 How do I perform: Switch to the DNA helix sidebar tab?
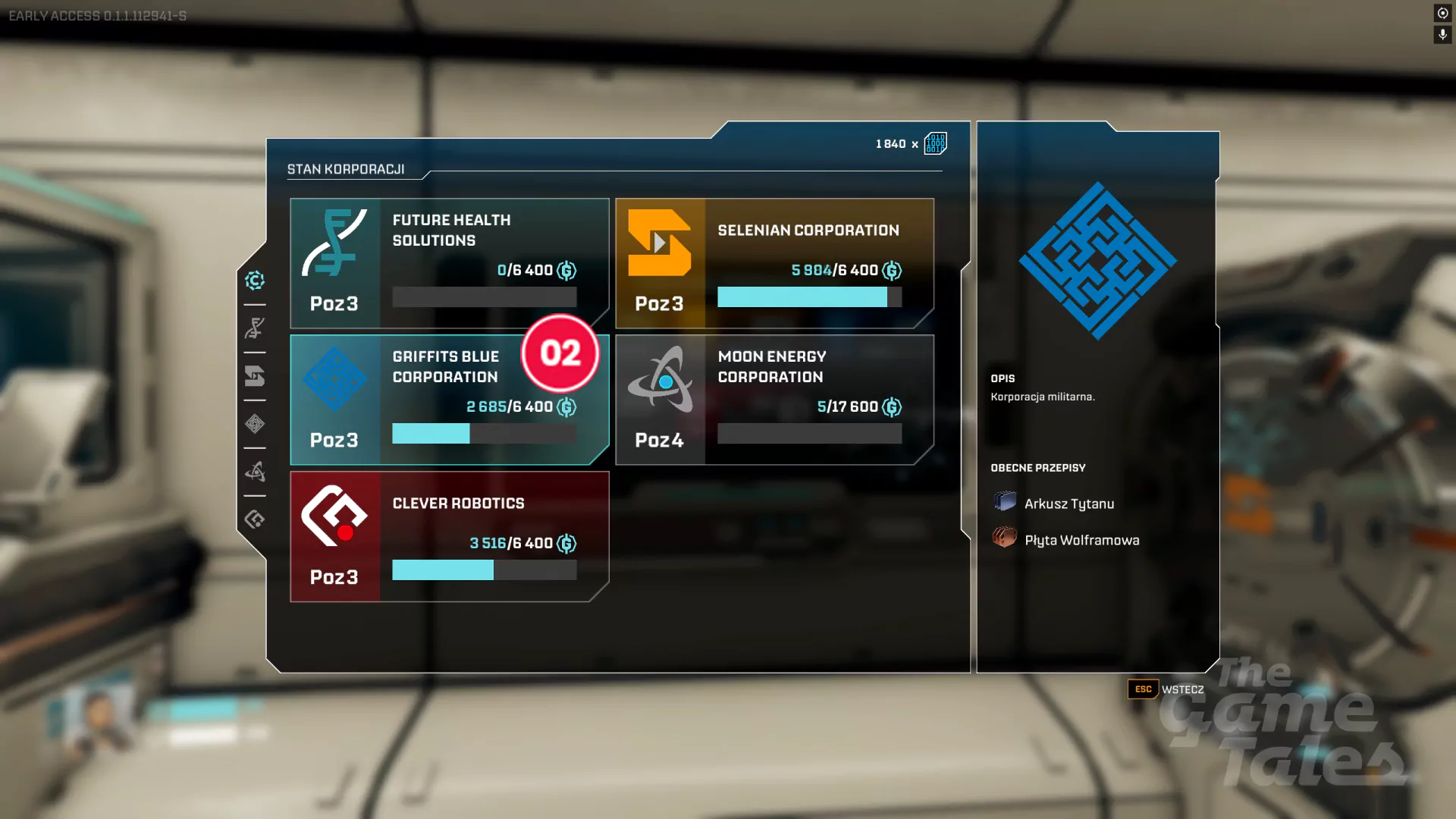click(255, 328)
